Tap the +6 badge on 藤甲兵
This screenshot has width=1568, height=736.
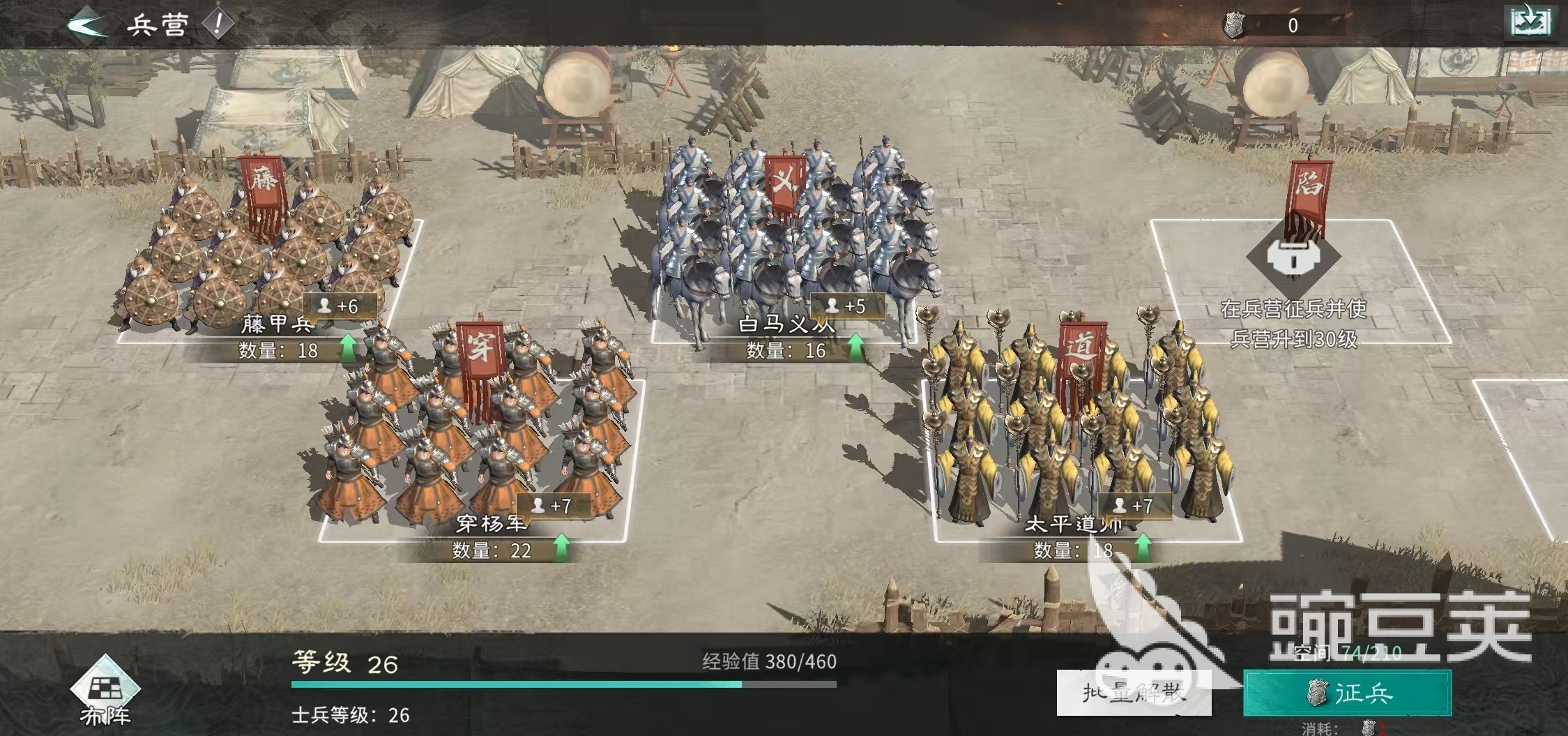pyautogui.click(x=340, y=306)
